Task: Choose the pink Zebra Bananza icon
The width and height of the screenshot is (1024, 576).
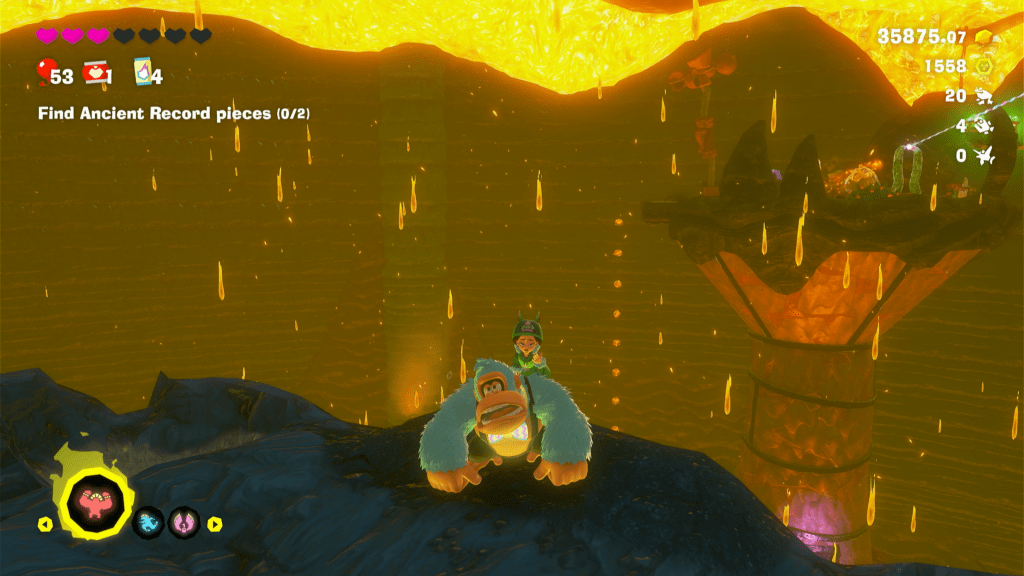Action: click(x=183, y=522)
